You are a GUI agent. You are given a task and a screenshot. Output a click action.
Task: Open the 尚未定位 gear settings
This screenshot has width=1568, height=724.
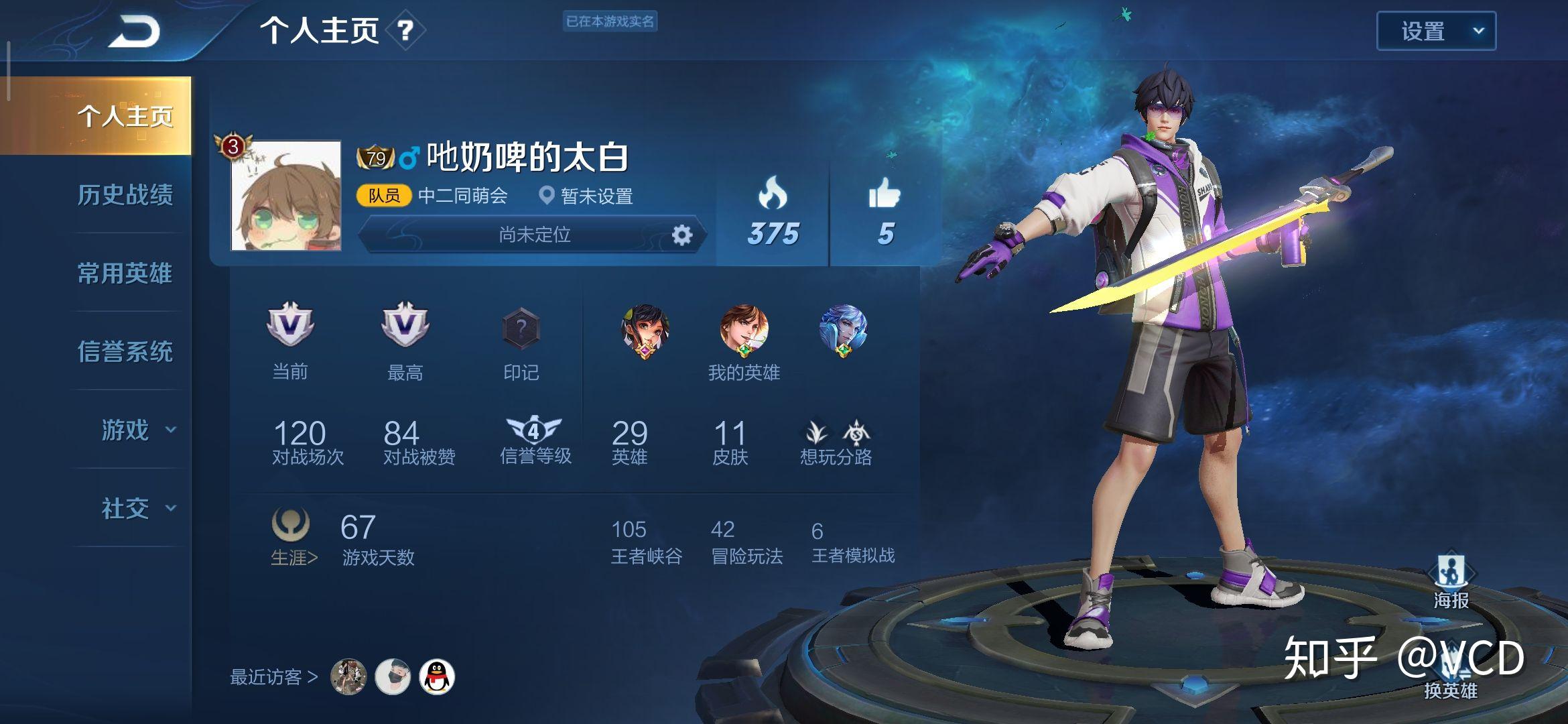[x=681, y=235]
